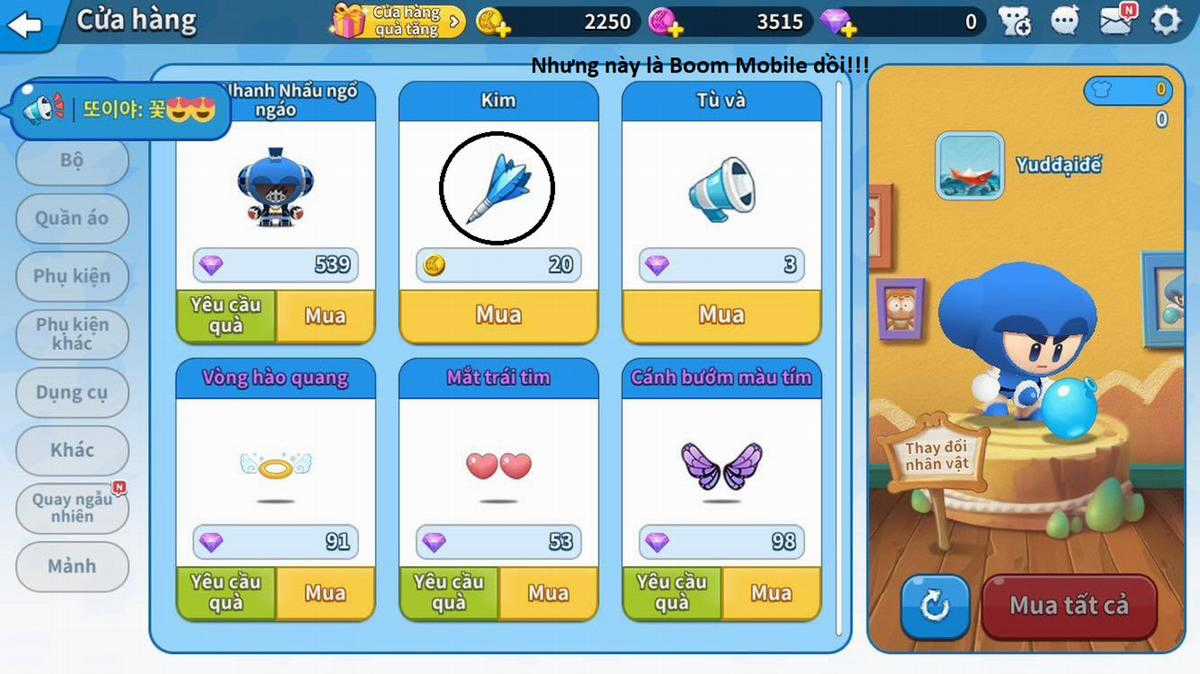Image resolution: width=1200 pixels, height=674 pixels.
Task: Go back using the arrow button
Action: coord(24,22)
